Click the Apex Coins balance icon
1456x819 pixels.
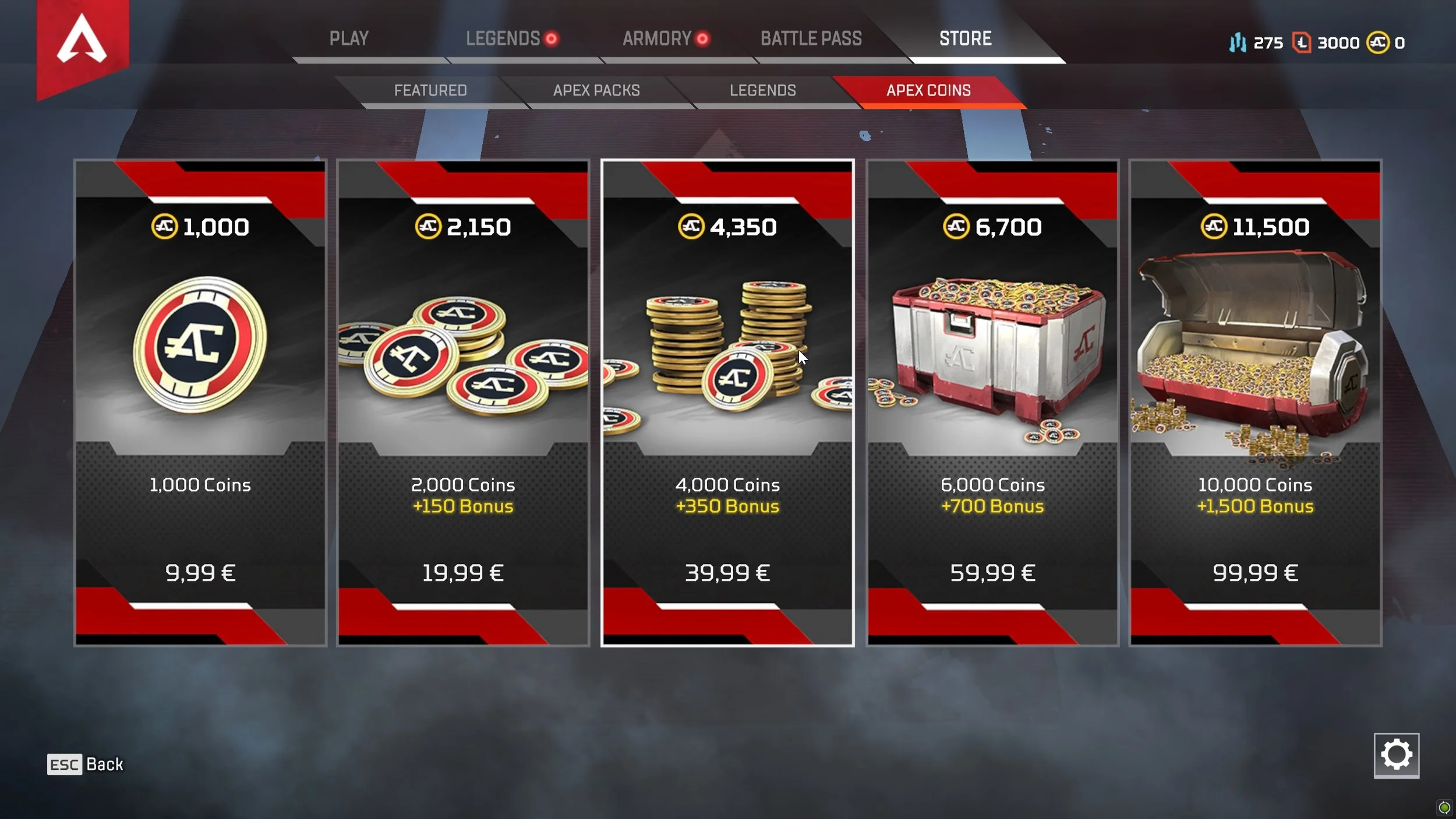pos(1379,43)
